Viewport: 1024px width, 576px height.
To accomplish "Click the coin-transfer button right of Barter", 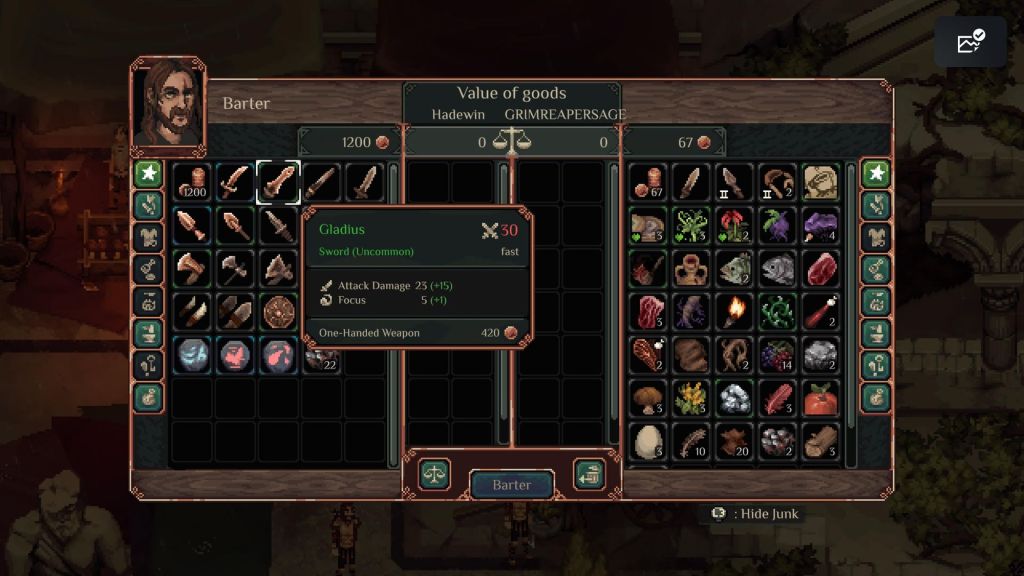I will 588,473.
